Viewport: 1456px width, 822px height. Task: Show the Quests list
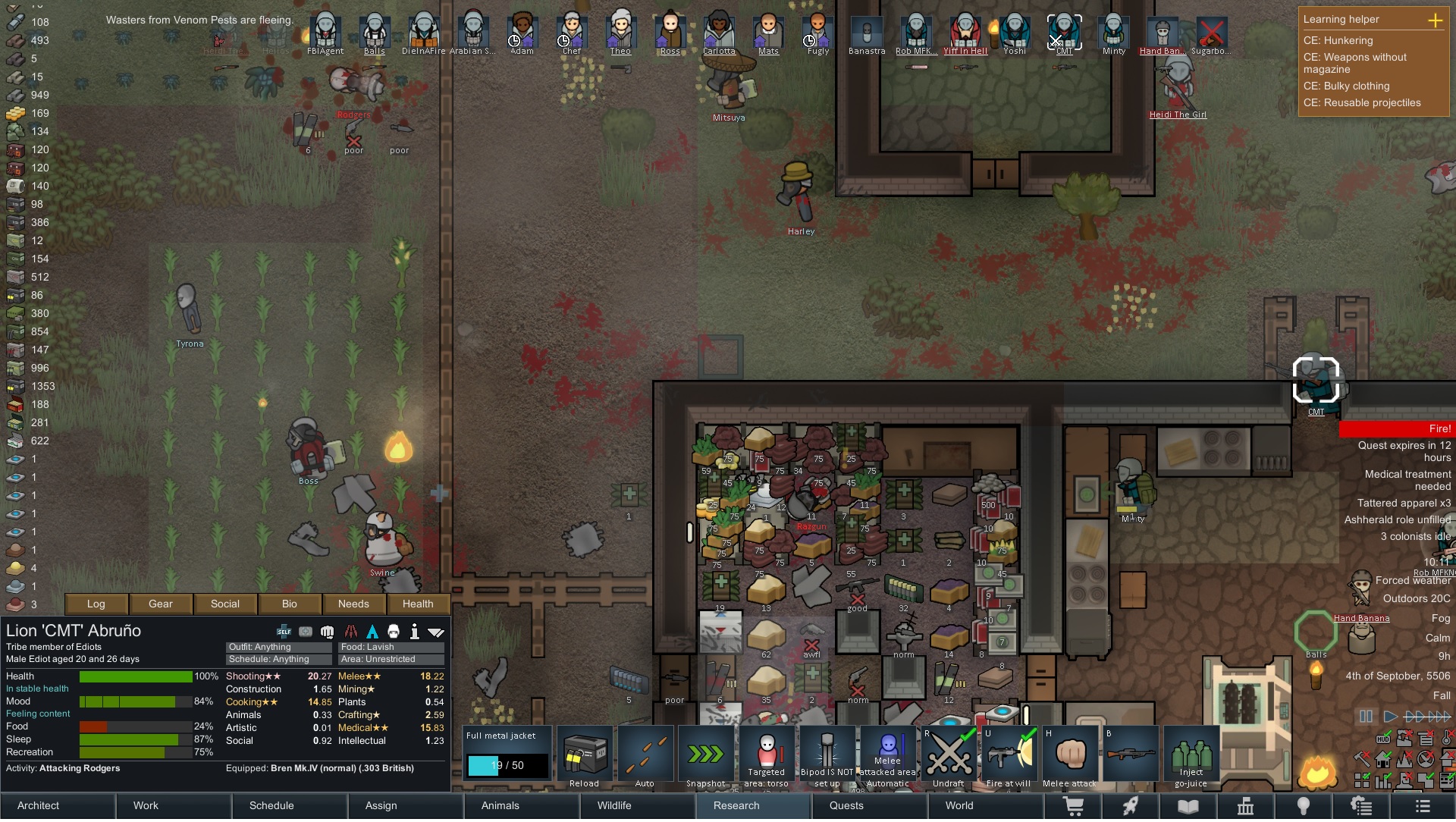846,805
